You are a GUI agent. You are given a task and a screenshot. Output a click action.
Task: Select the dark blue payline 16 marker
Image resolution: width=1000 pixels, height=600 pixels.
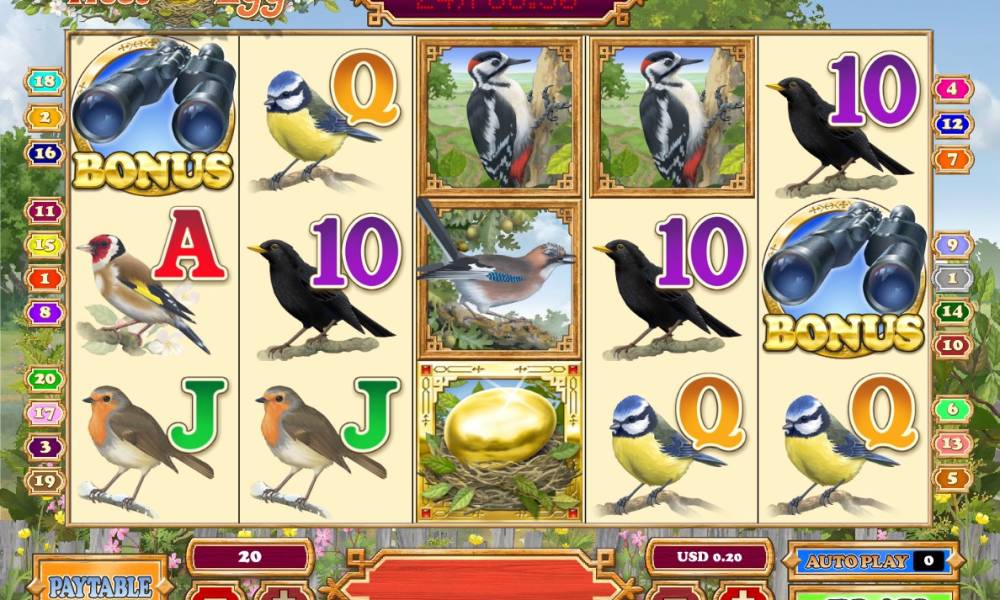pyautogui.click(x=45, y=153)
